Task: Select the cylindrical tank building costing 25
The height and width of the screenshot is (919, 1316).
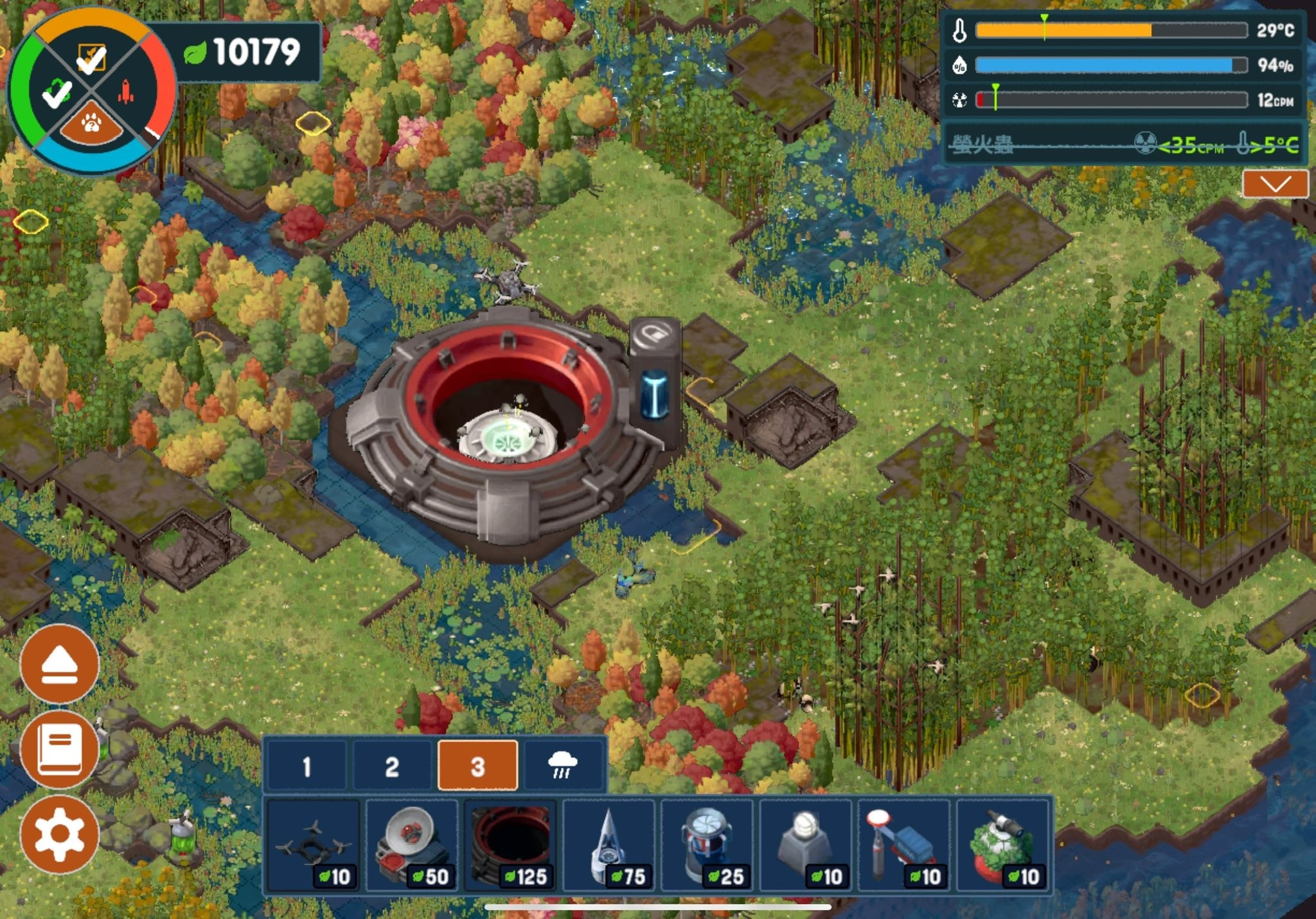Action: click(x=707, y=845)
